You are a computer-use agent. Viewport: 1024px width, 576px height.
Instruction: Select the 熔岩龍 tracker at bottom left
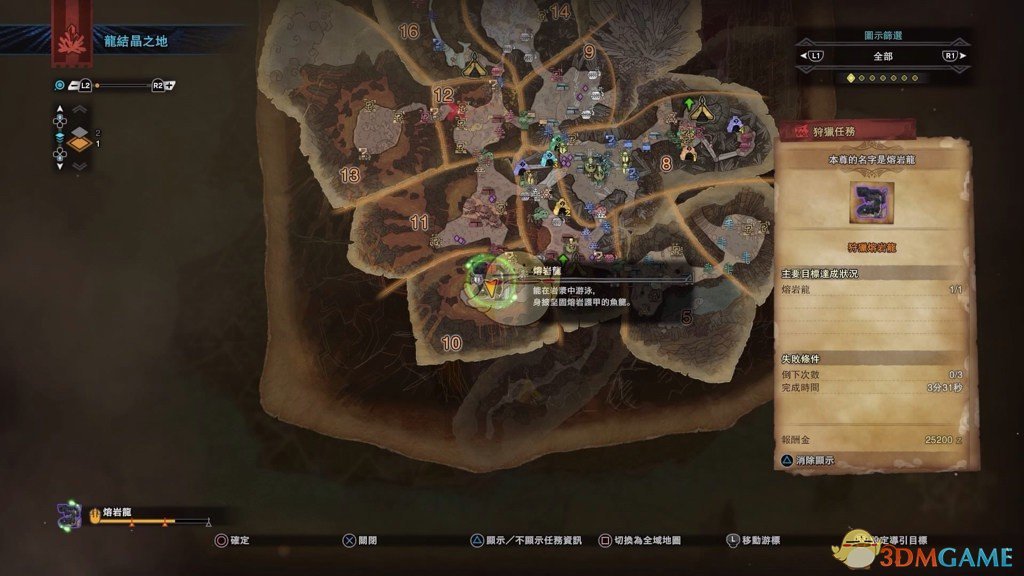coord(110,513)
